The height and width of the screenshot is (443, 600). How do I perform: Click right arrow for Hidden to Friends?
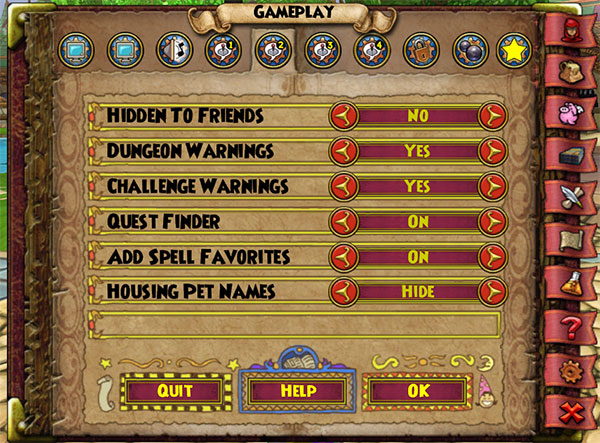point(491,116)
